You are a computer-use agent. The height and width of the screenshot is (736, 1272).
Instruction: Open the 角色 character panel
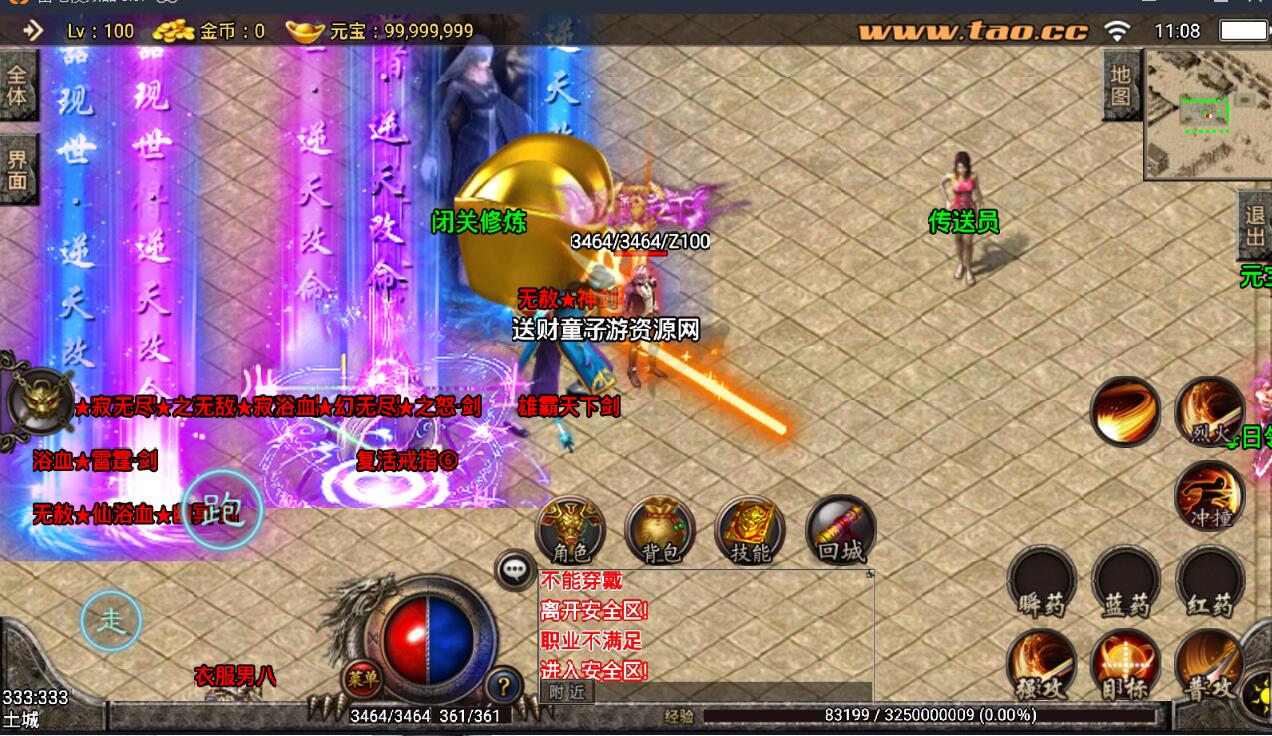coord(570,529)
